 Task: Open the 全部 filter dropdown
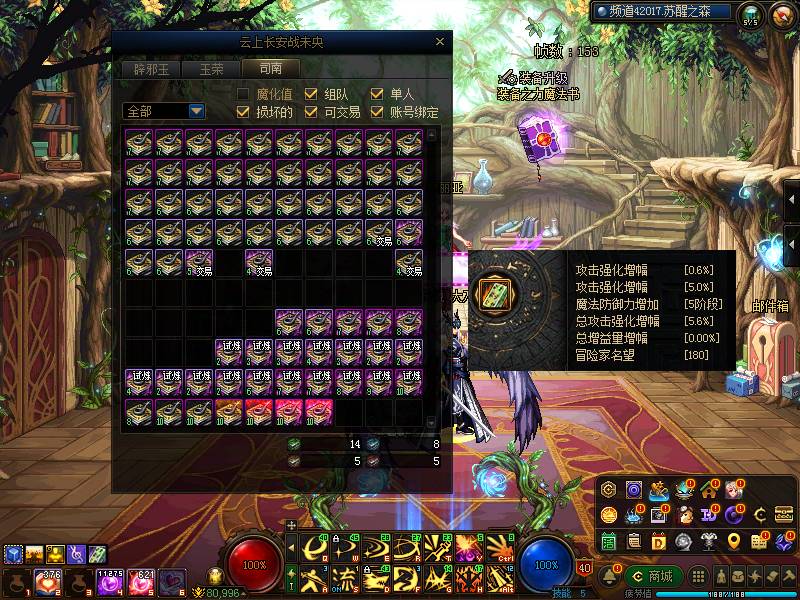196,111
